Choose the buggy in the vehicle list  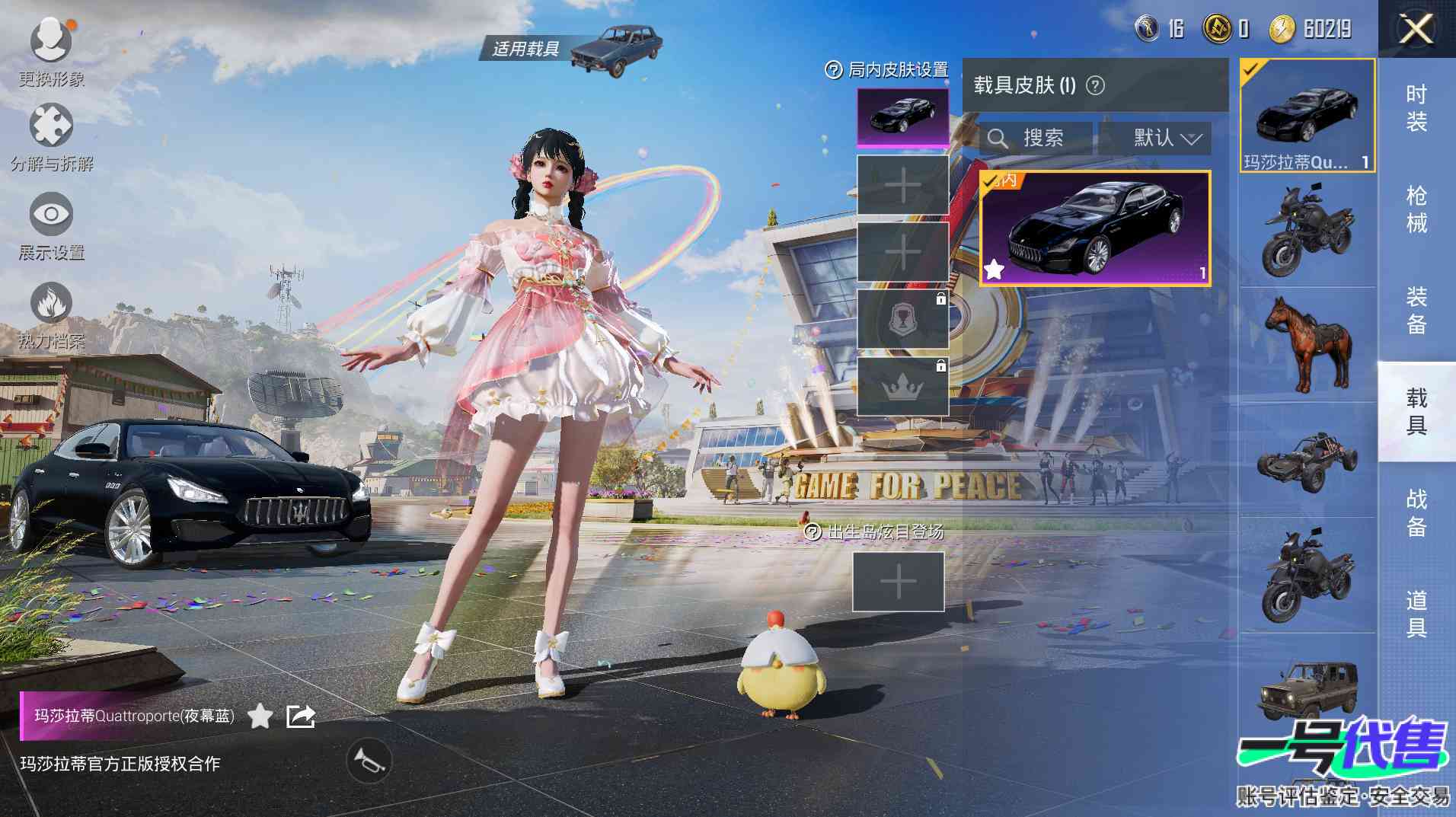[1307, 460]
